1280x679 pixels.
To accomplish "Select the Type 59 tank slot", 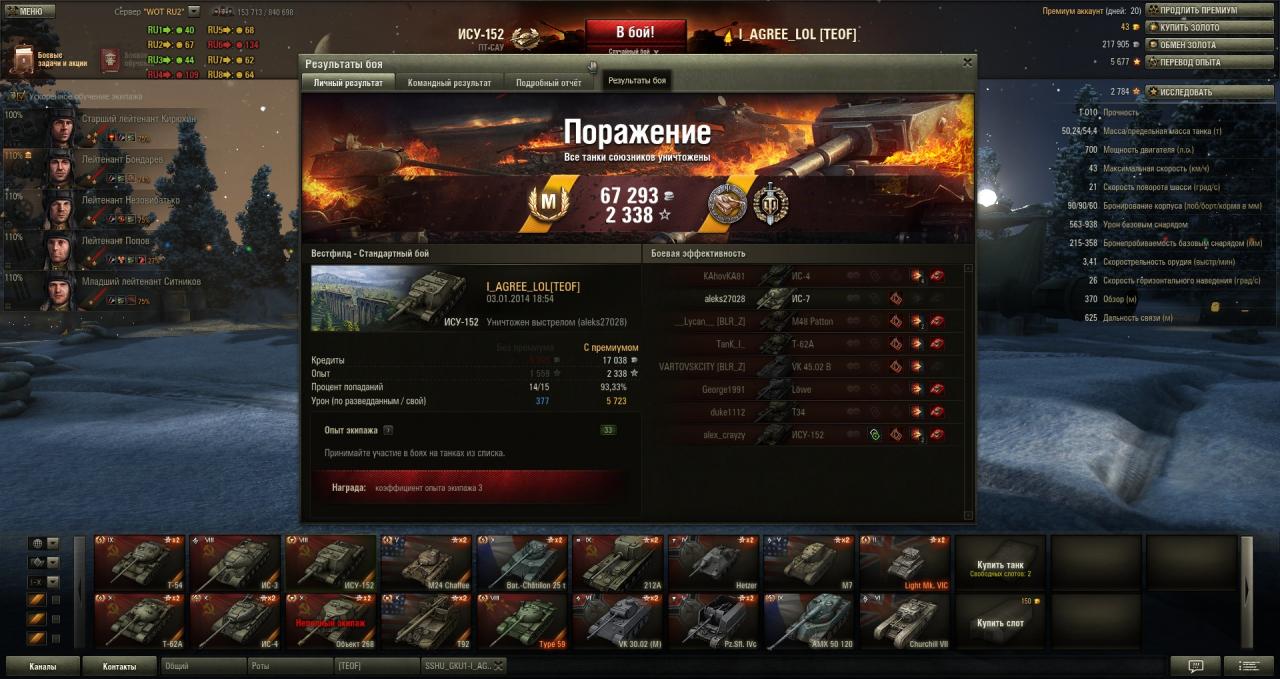I will point(522,622).
